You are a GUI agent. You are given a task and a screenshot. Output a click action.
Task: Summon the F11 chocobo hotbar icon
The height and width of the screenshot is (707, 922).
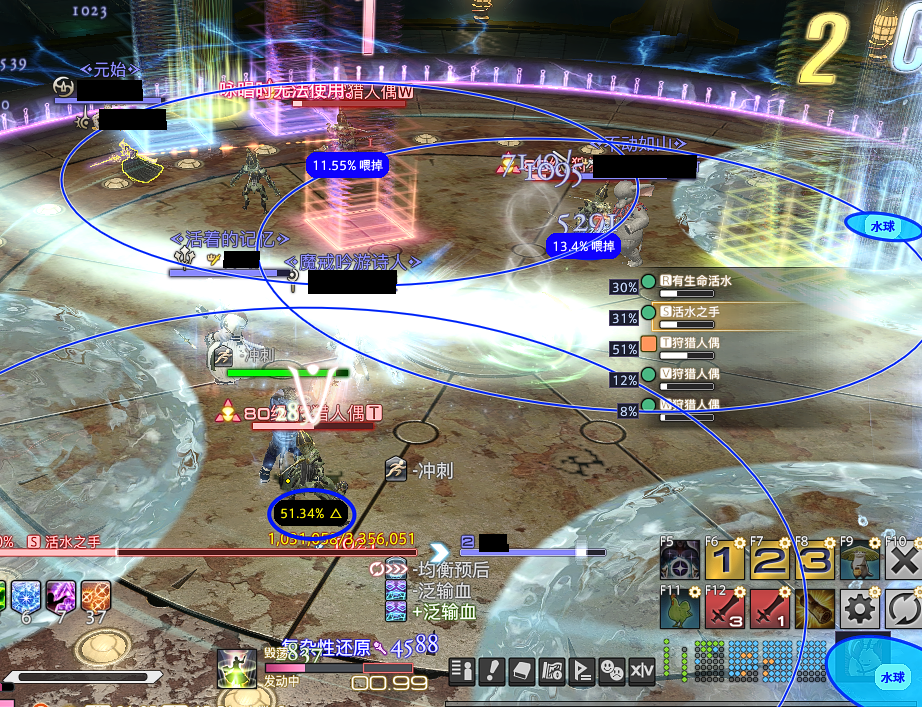[680, 608]
